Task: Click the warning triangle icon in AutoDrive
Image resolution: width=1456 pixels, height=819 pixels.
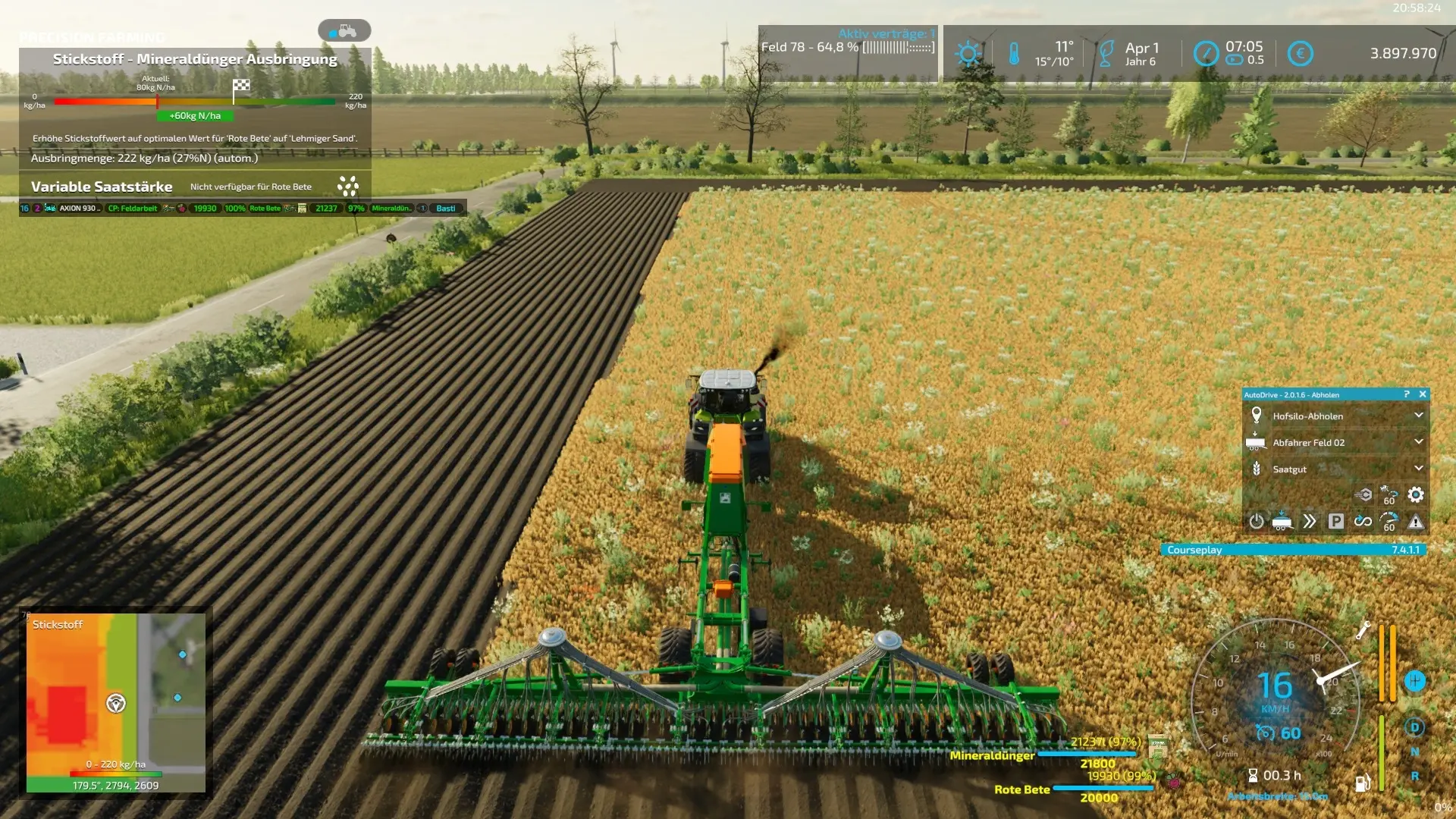Action: tap(1415, 522)
